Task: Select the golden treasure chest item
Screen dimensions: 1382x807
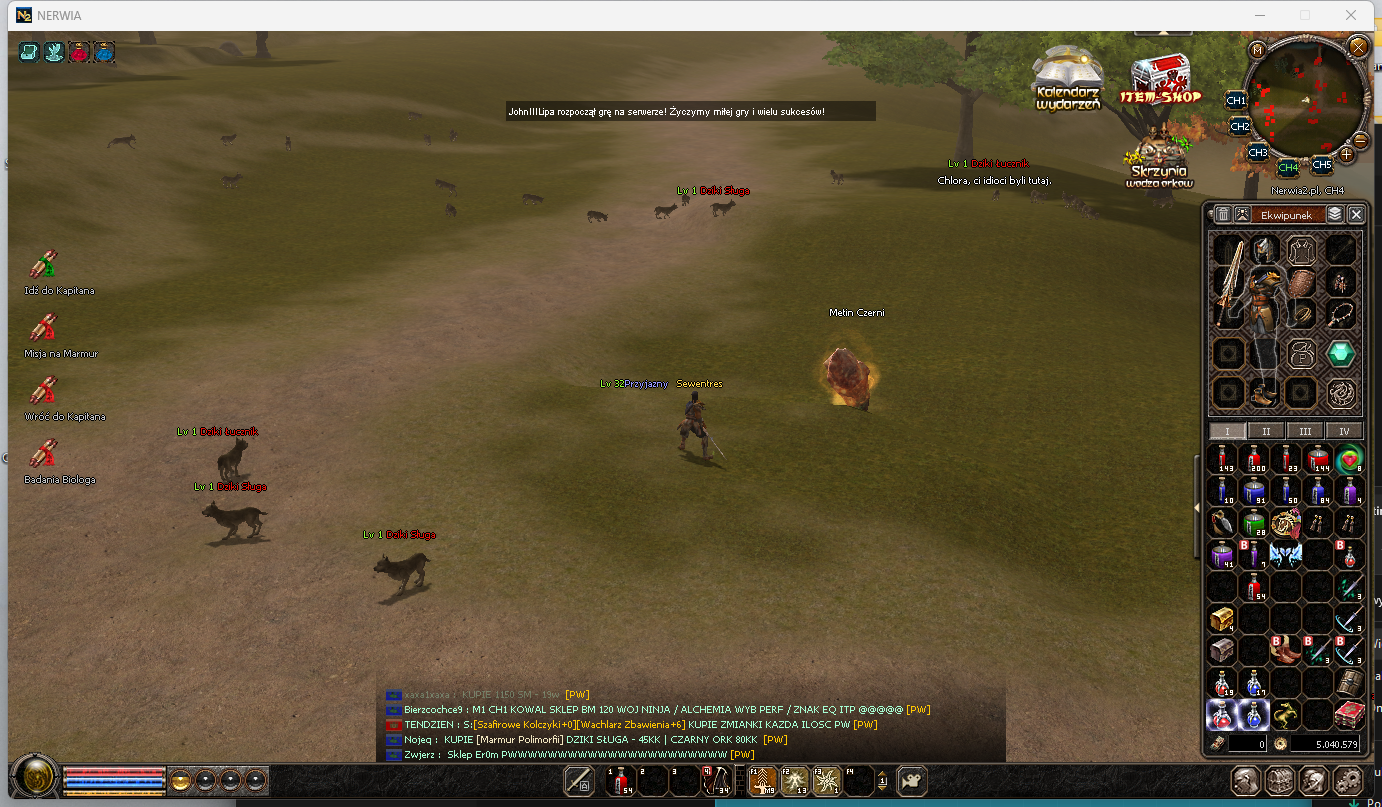Action: pos(1222,618)
